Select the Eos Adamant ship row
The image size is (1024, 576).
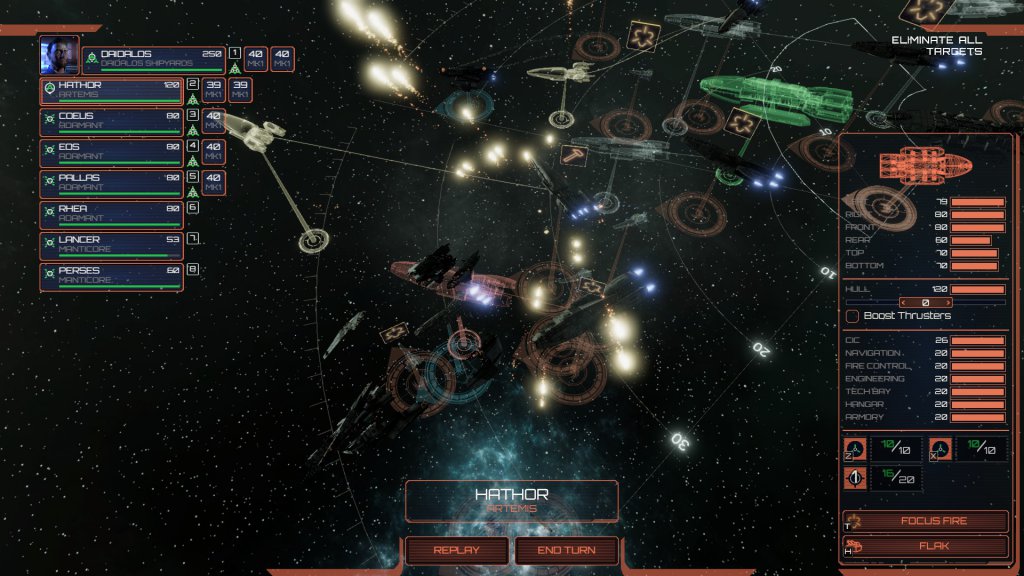[112, 153]
